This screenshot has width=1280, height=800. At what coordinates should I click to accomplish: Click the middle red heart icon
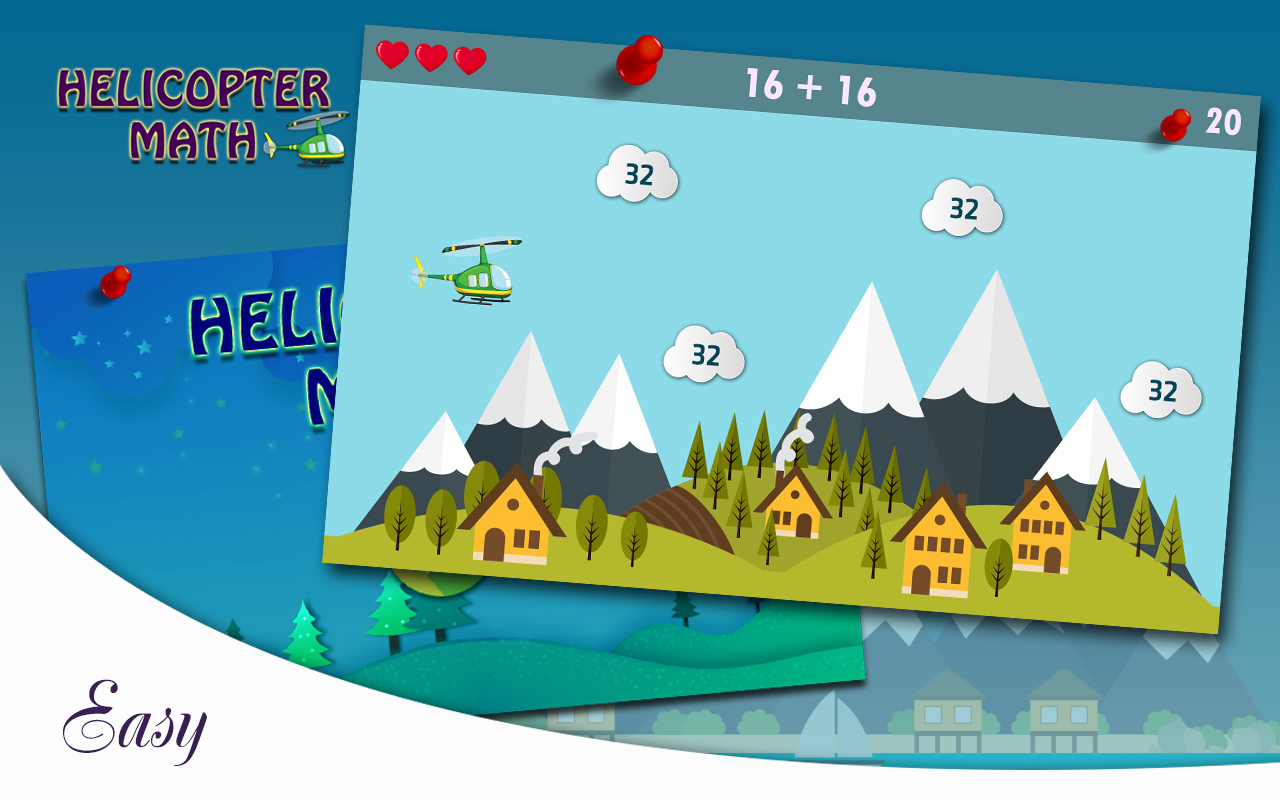pyautogui.click(x=430, y=59)
